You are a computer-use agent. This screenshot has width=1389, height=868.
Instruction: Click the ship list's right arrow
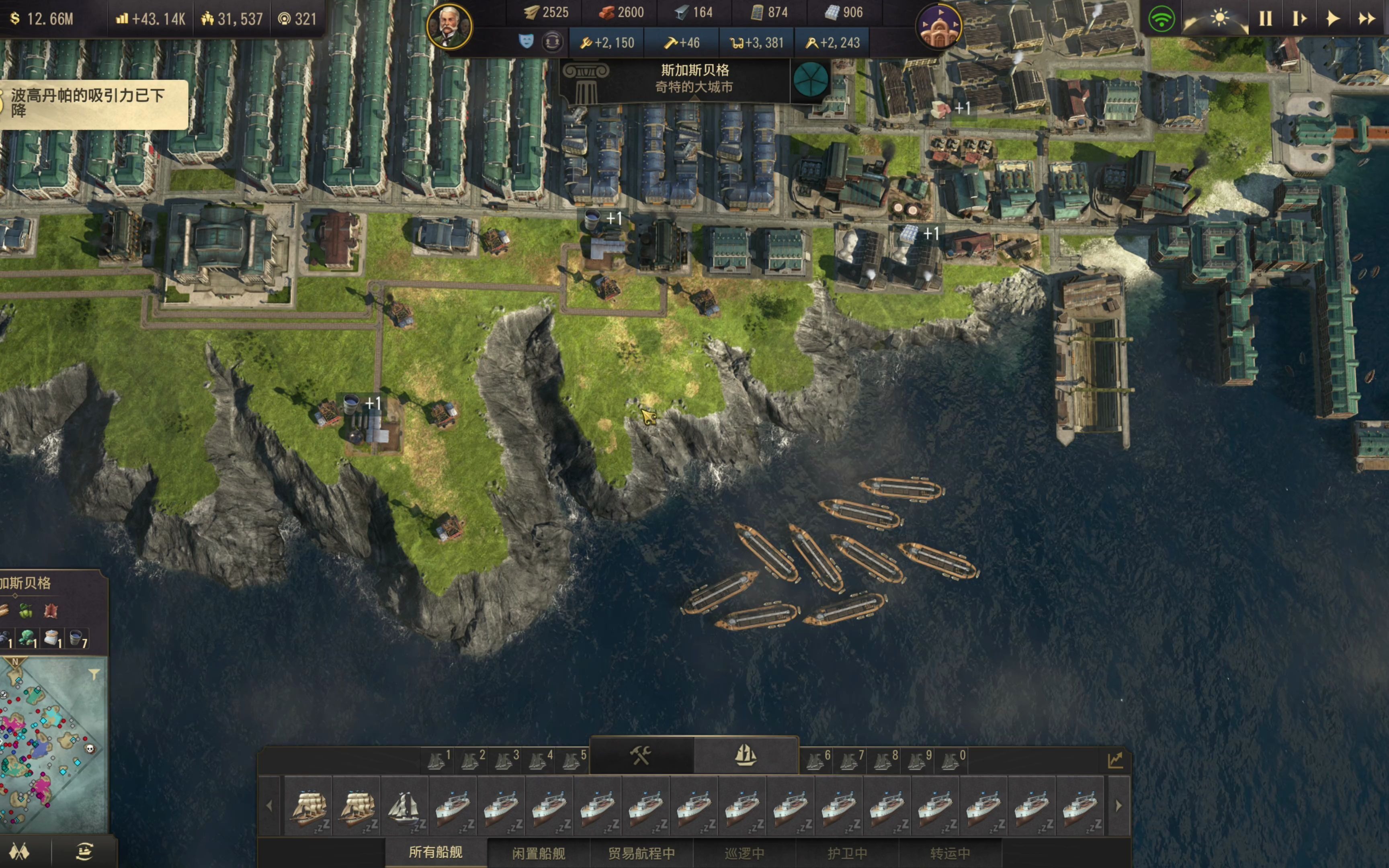pos(1118,806)
